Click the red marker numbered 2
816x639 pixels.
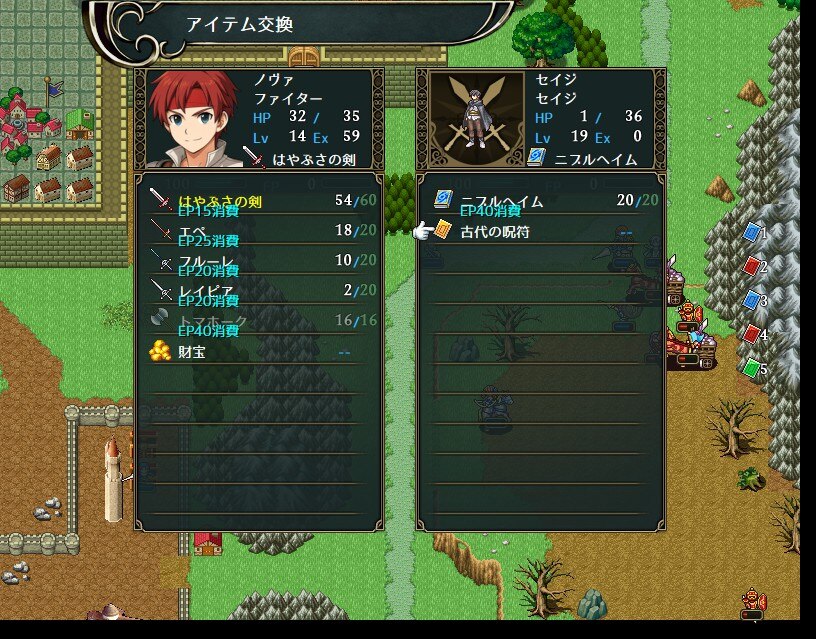click(752, 267)
